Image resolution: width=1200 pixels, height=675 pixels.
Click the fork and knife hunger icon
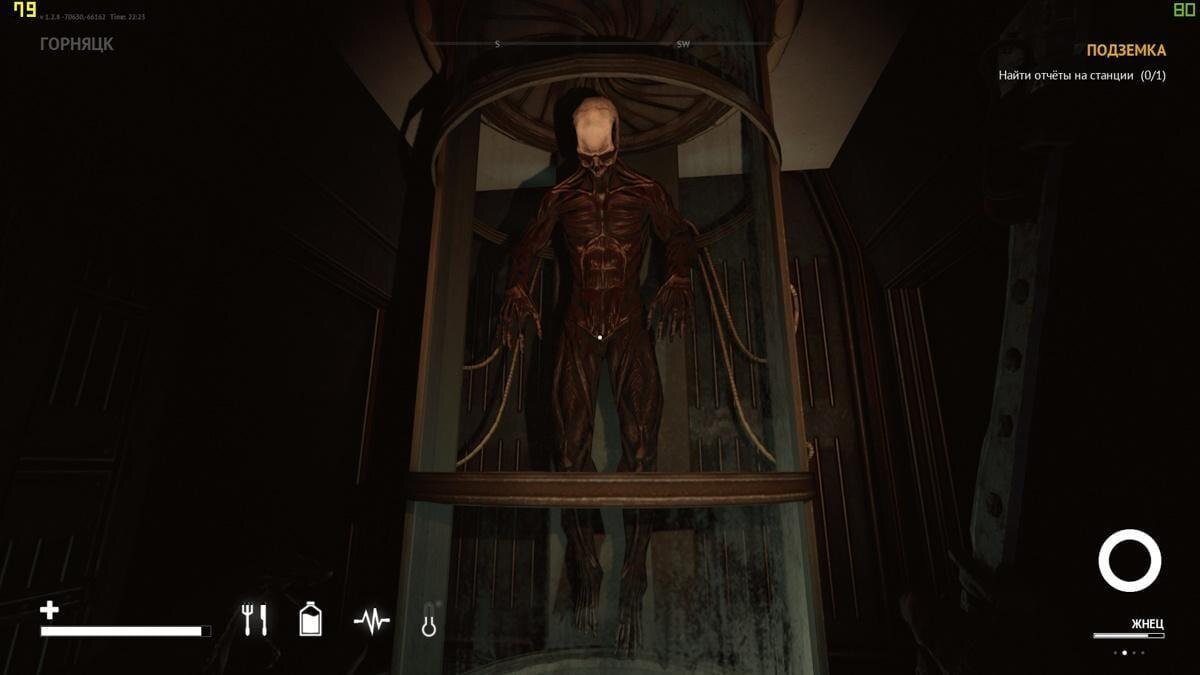(255, 620)
